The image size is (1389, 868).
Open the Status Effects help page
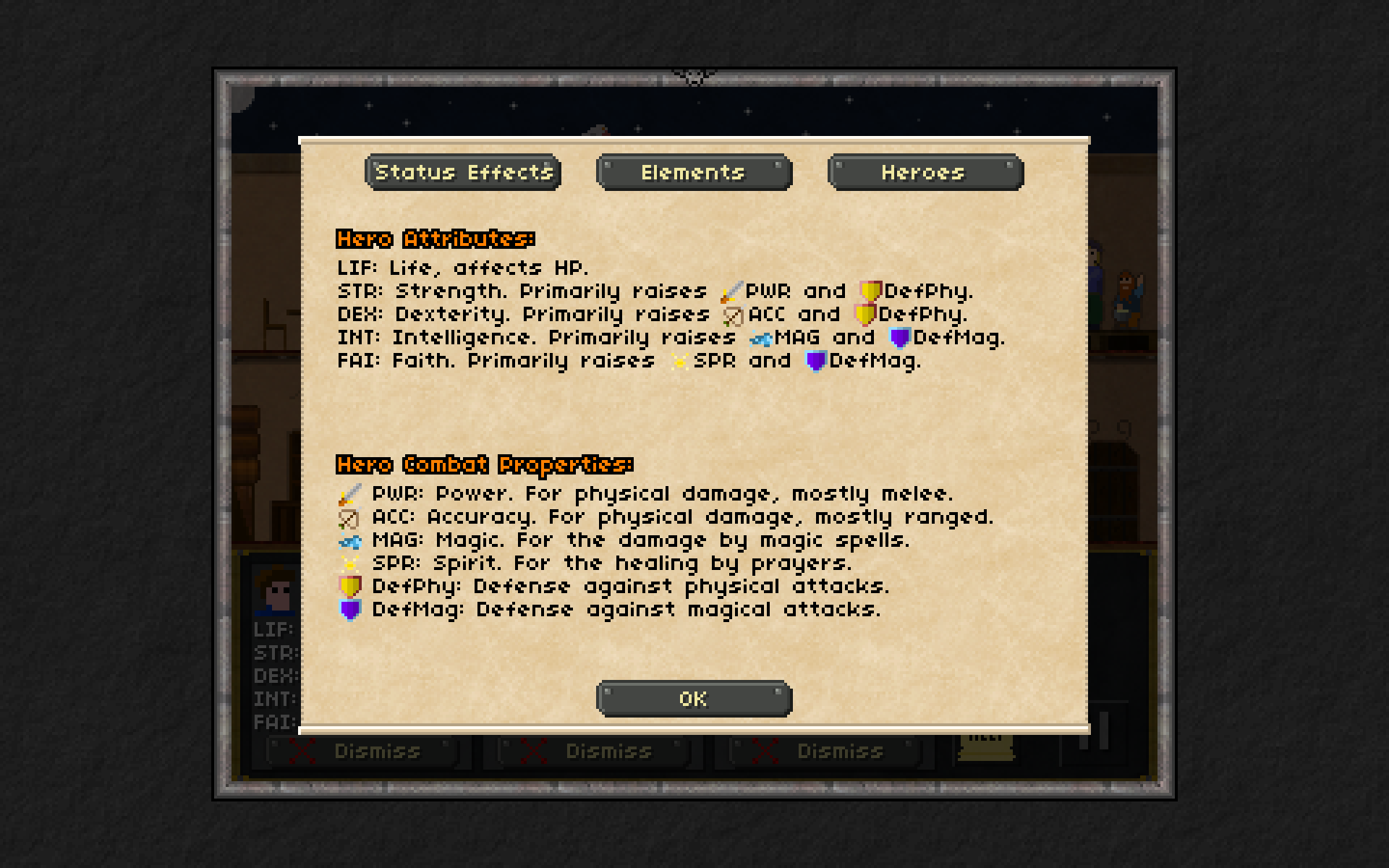pyautogui.click(x=463, y=172)
